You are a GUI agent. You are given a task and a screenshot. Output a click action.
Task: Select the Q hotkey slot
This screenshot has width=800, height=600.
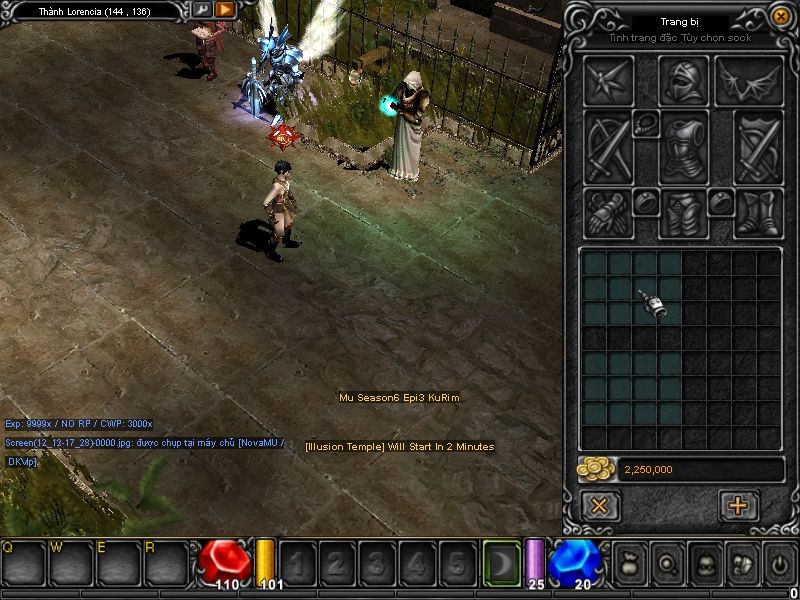(24, 563)
